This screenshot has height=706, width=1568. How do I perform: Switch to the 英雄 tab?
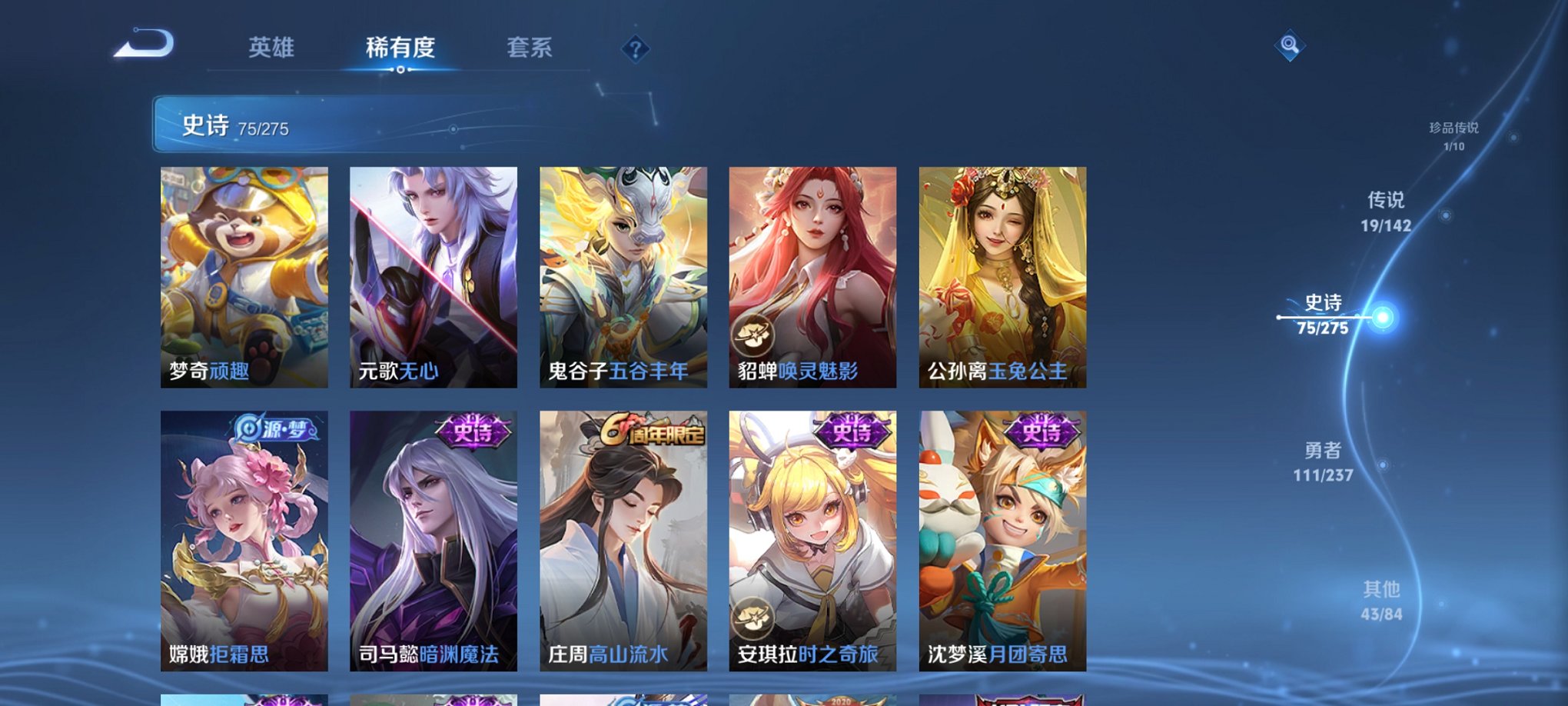coord(273,46)
